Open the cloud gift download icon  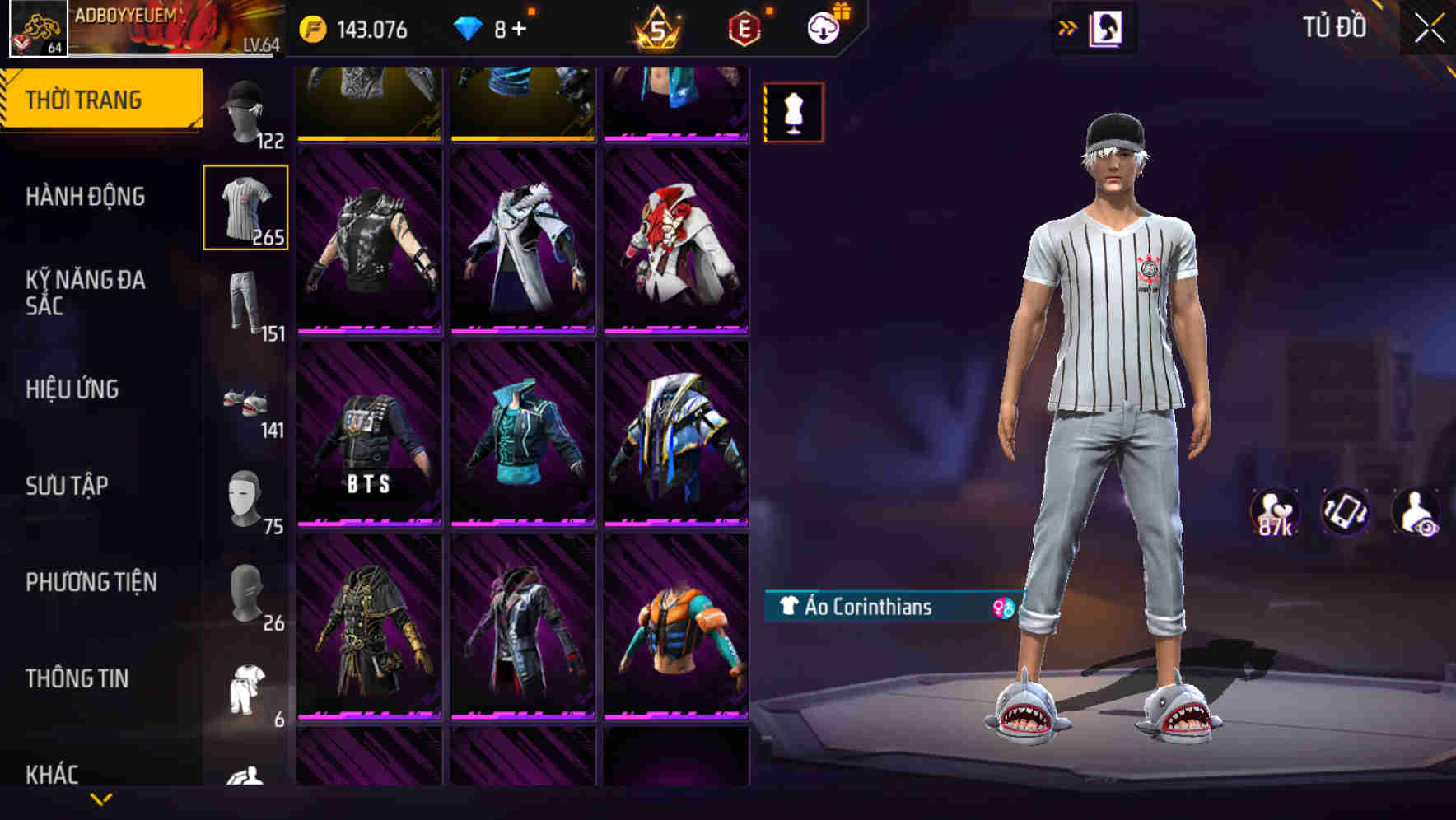822,27
